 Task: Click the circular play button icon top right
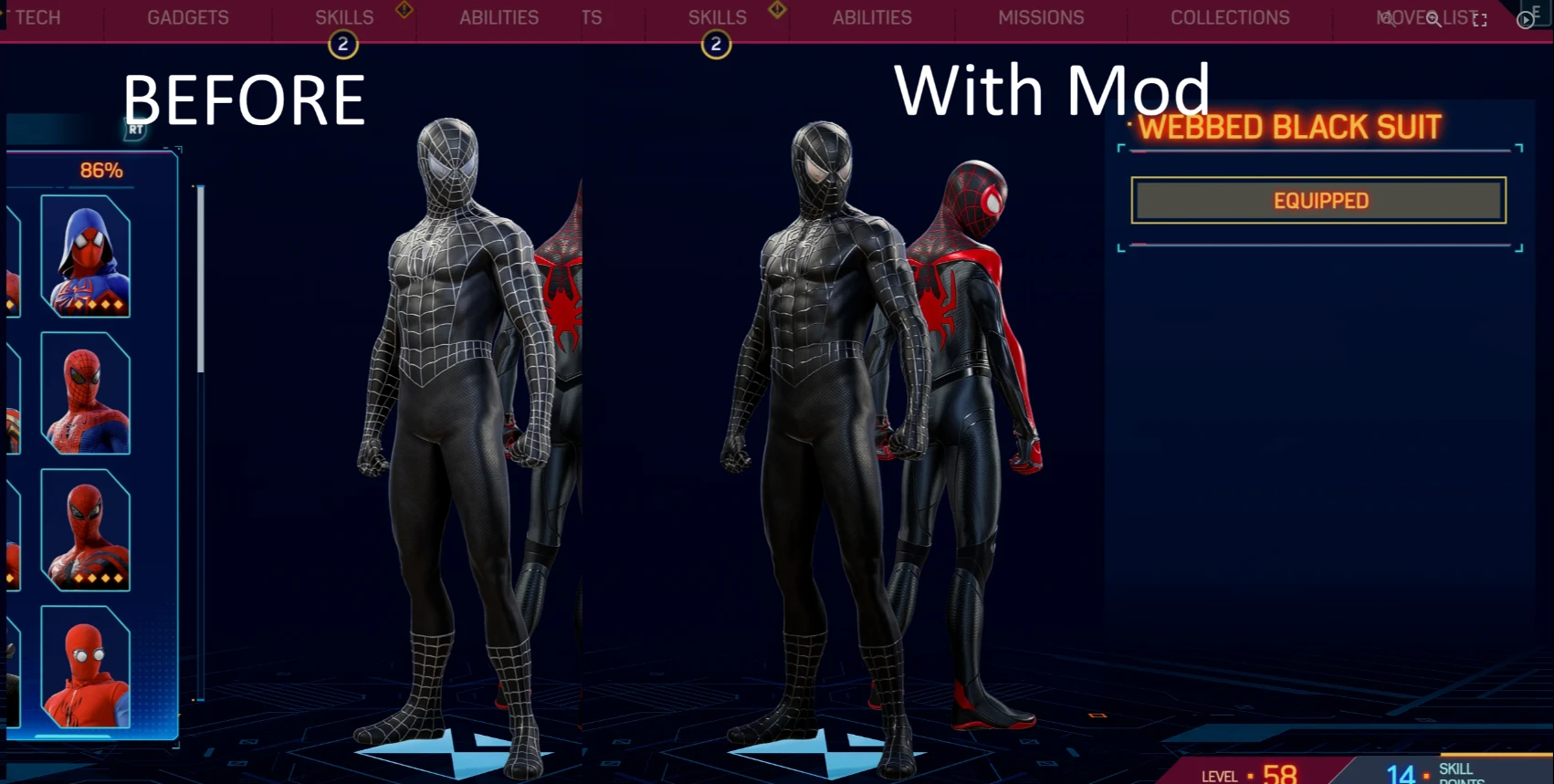tap(1525, 20)
